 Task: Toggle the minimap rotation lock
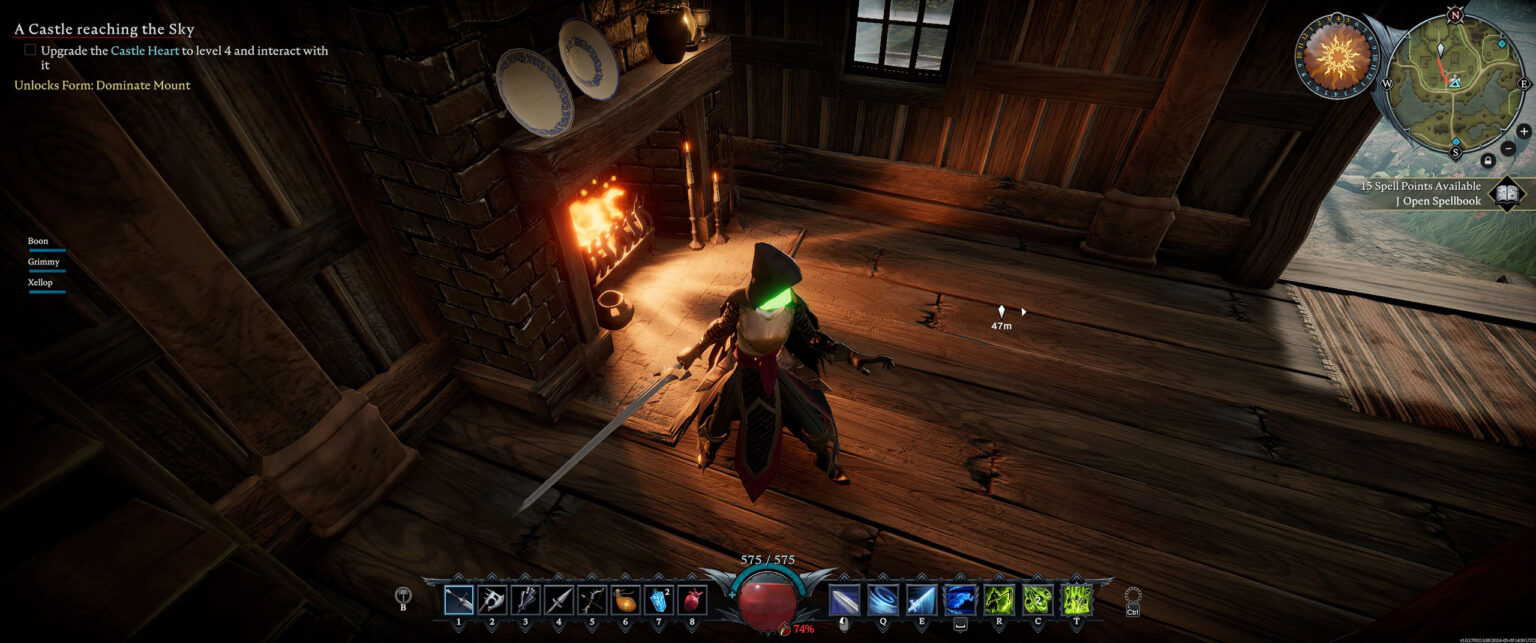[1487, 160]
